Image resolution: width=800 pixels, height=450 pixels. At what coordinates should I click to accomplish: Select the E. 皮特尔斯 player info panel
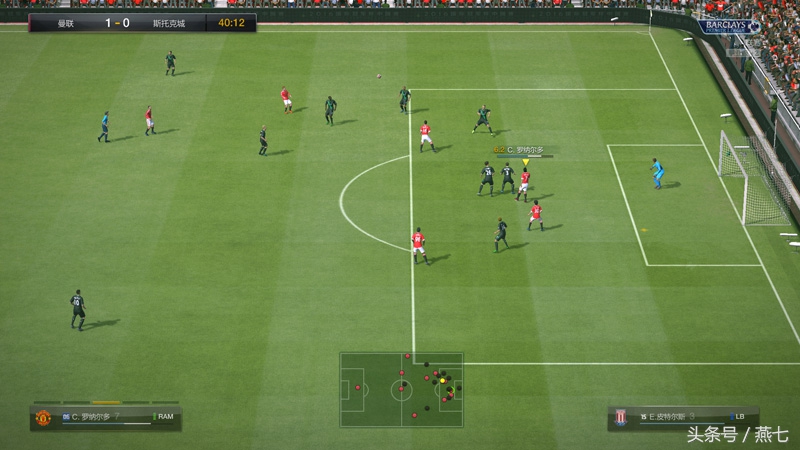click(683, 417)
